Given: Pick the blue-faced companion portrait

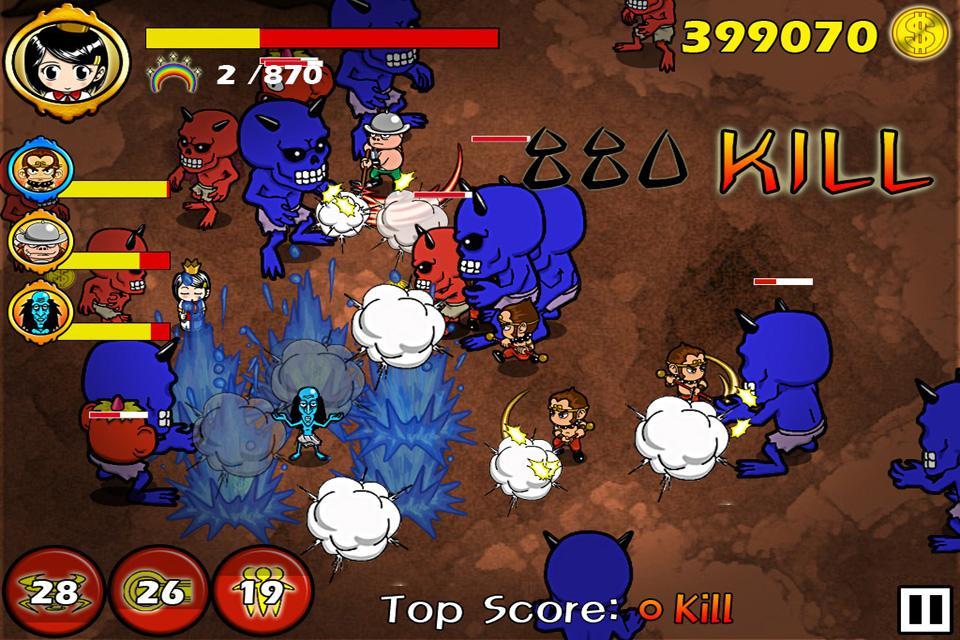Looking at the screenshot, I should point(38,311).
